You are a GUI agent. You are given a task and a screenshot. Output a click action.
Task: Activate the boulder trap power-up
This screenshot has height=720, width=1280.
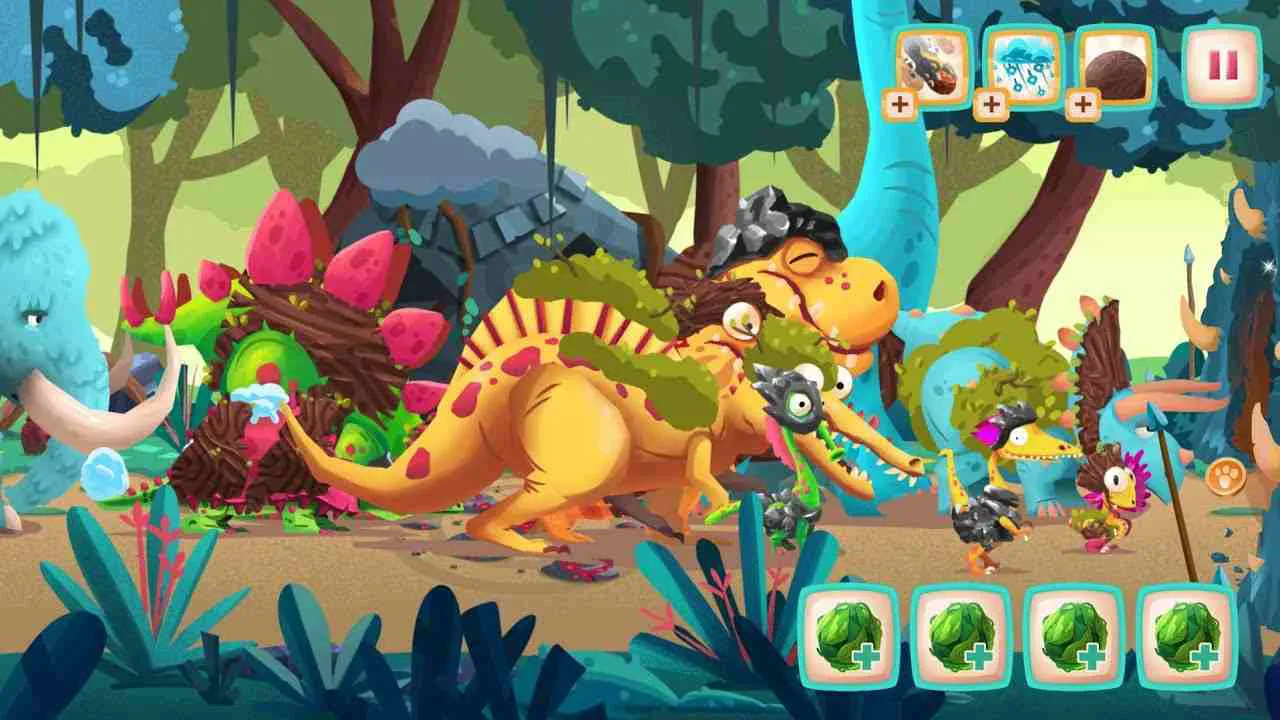tap(928, 66)
